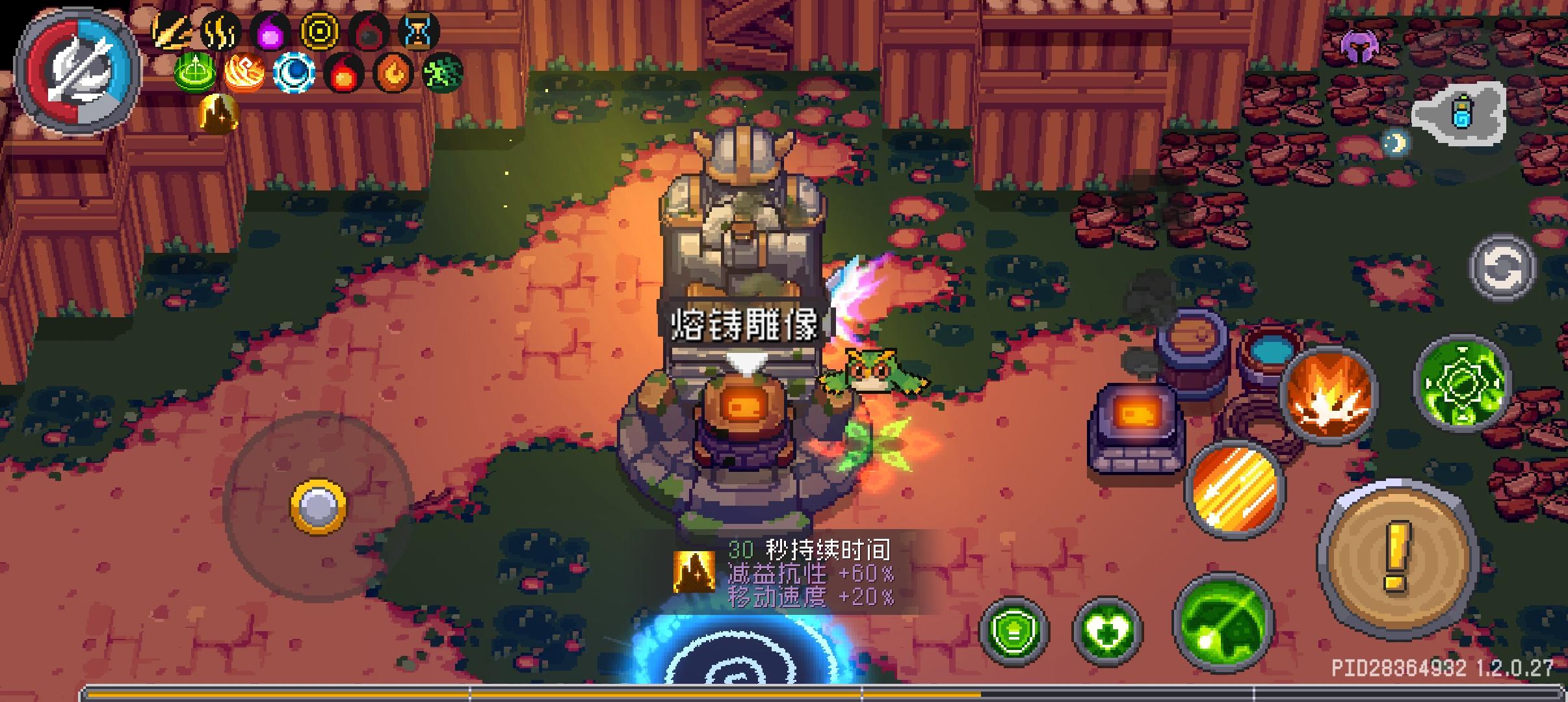
Task: Tap the blue frost moon buff icon
Action: coord(294,73)
